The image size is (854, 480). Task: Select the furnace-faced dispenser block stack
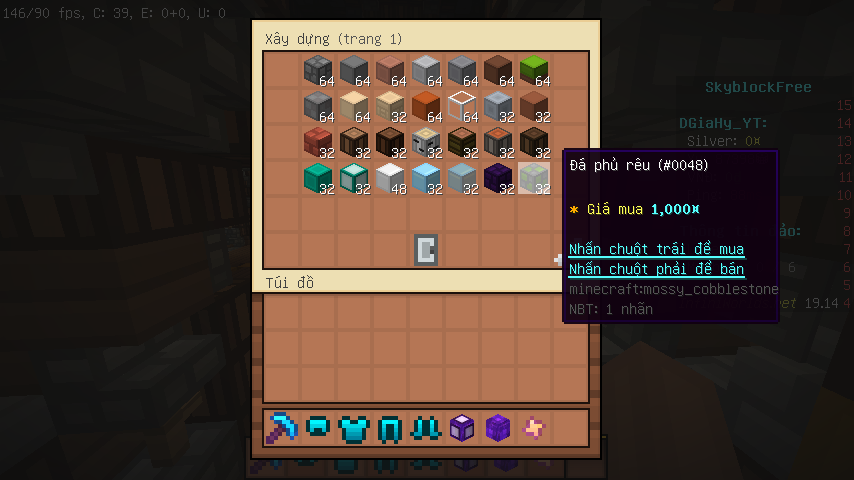(426, 142)
